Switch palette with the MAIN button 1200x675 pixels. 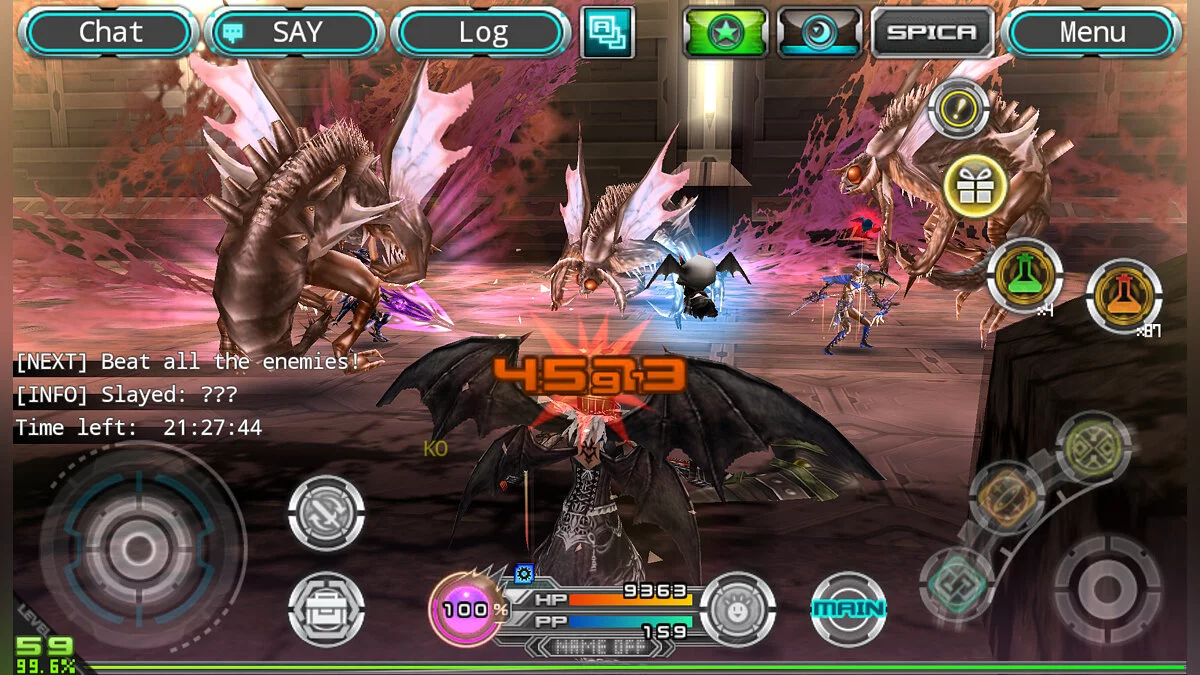(848, 609)
